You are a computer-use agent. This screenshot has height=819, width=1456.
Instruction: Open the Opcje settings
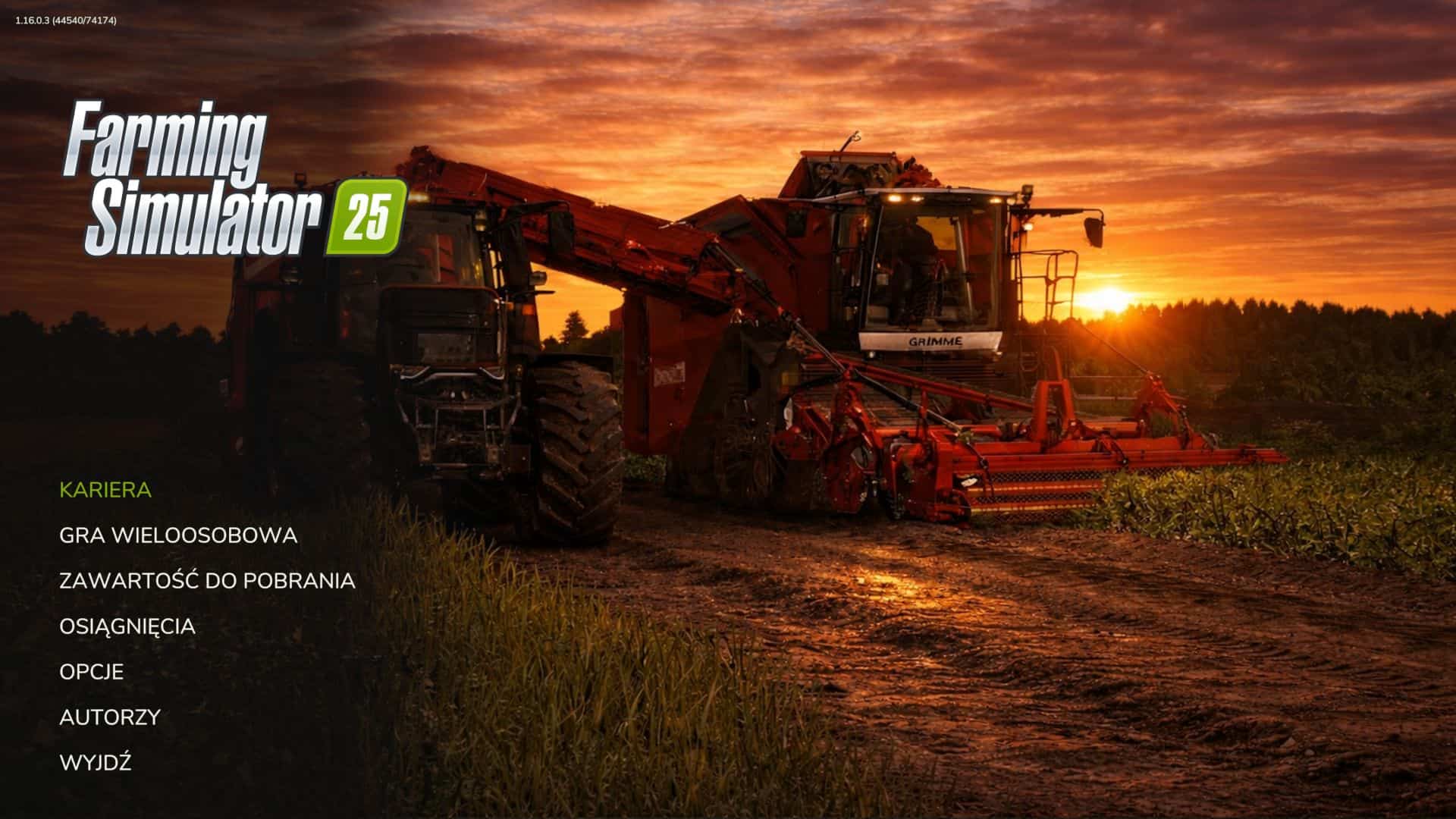[x=92, y=672]
